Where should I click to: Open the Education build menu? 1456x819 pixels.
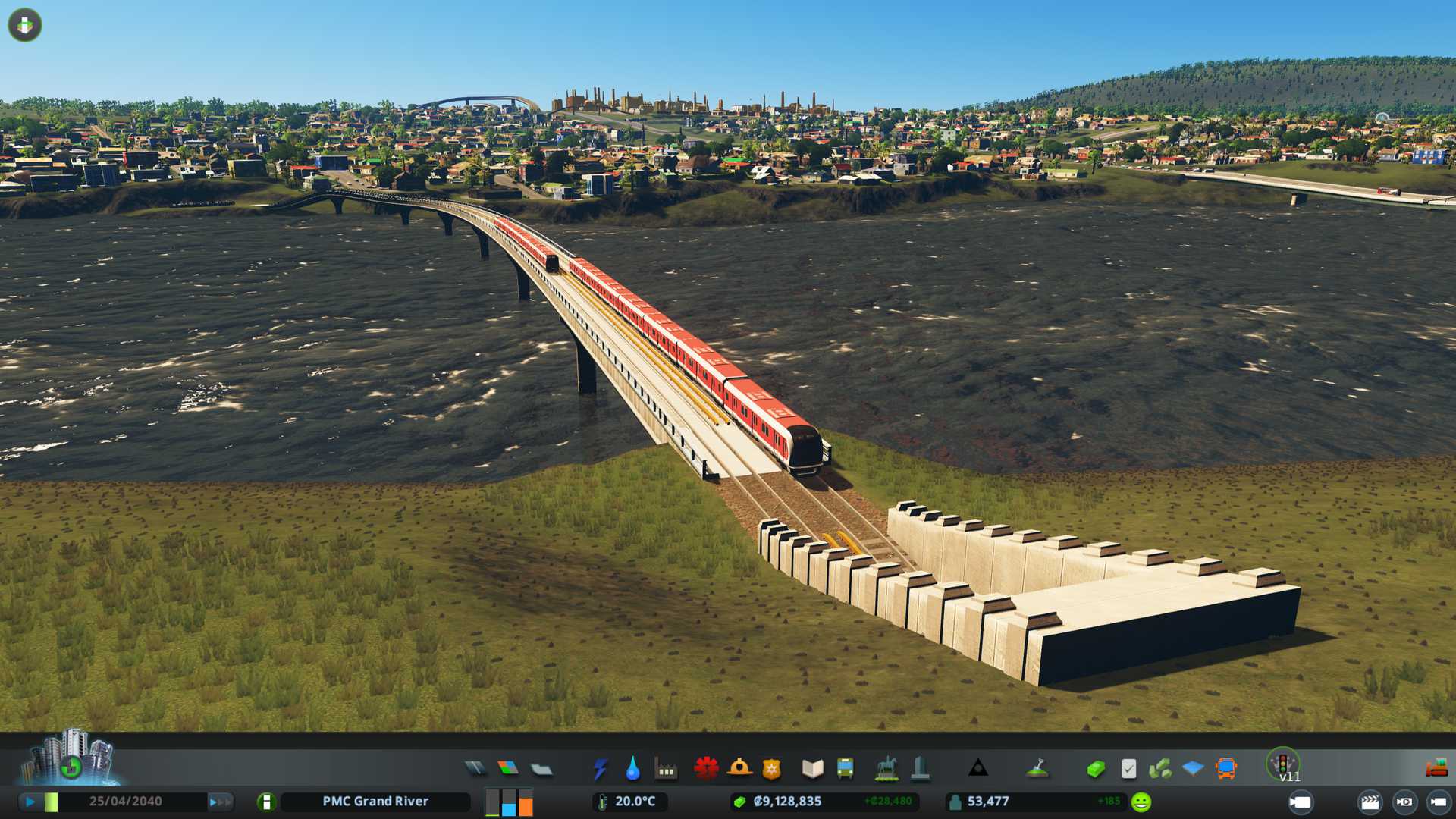click(x=812, y=769)
